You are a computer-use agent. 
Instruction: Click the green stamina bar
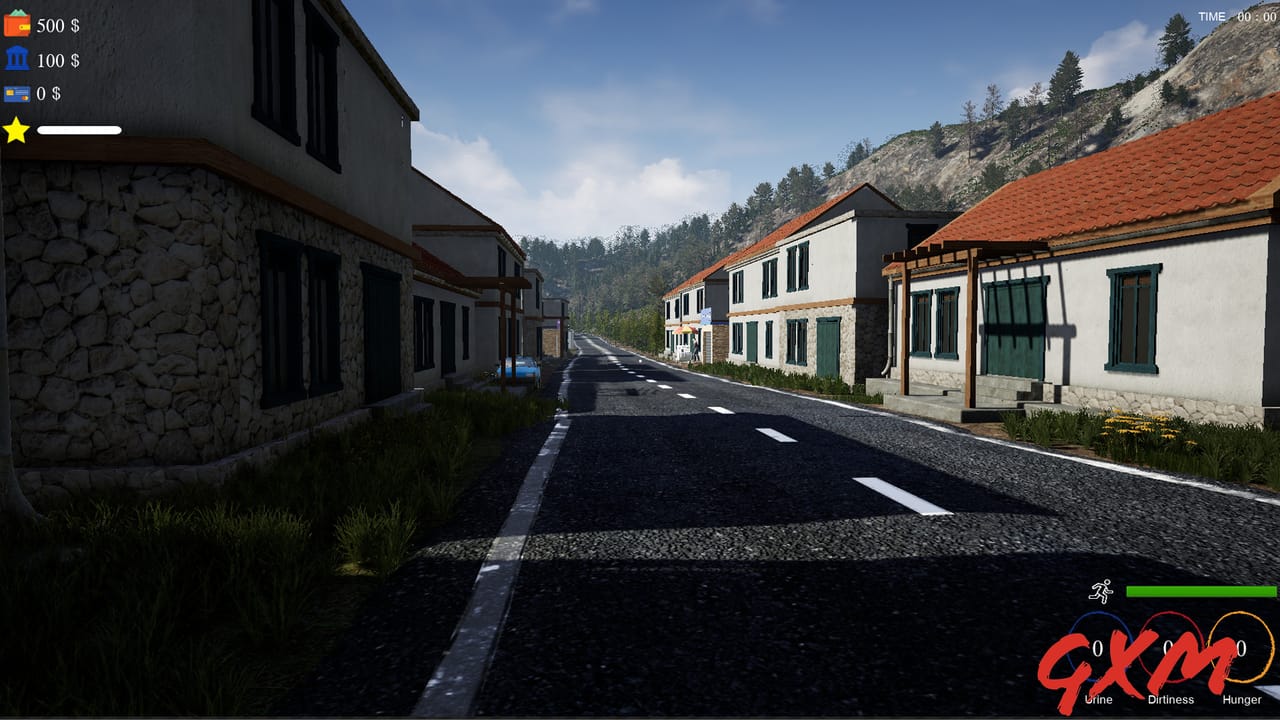(1200, 591)
